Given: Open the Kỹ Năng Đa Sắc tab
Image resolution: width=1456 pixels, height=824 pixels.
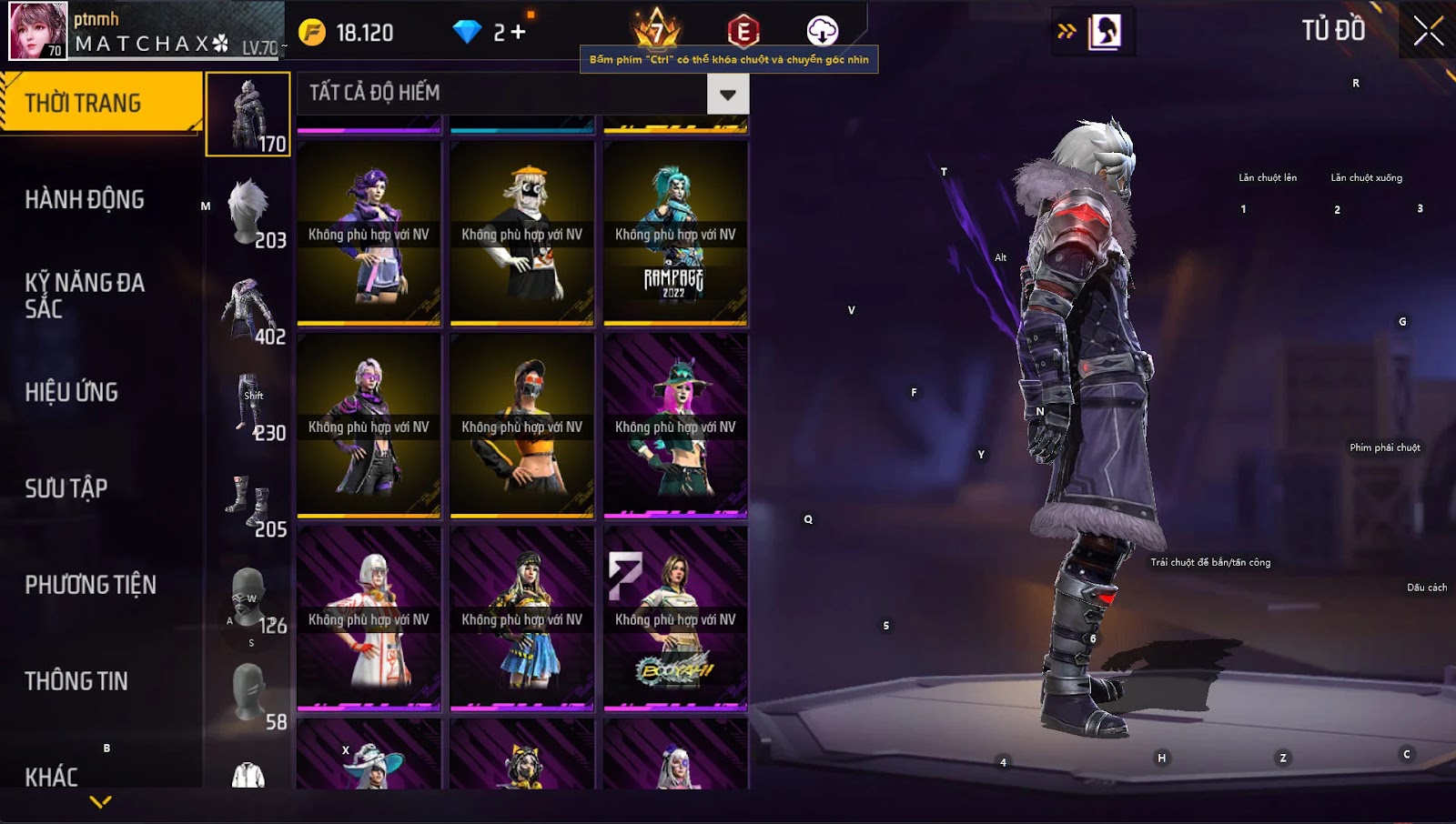Looking at the screenshot, I should [x=85, y=296].
